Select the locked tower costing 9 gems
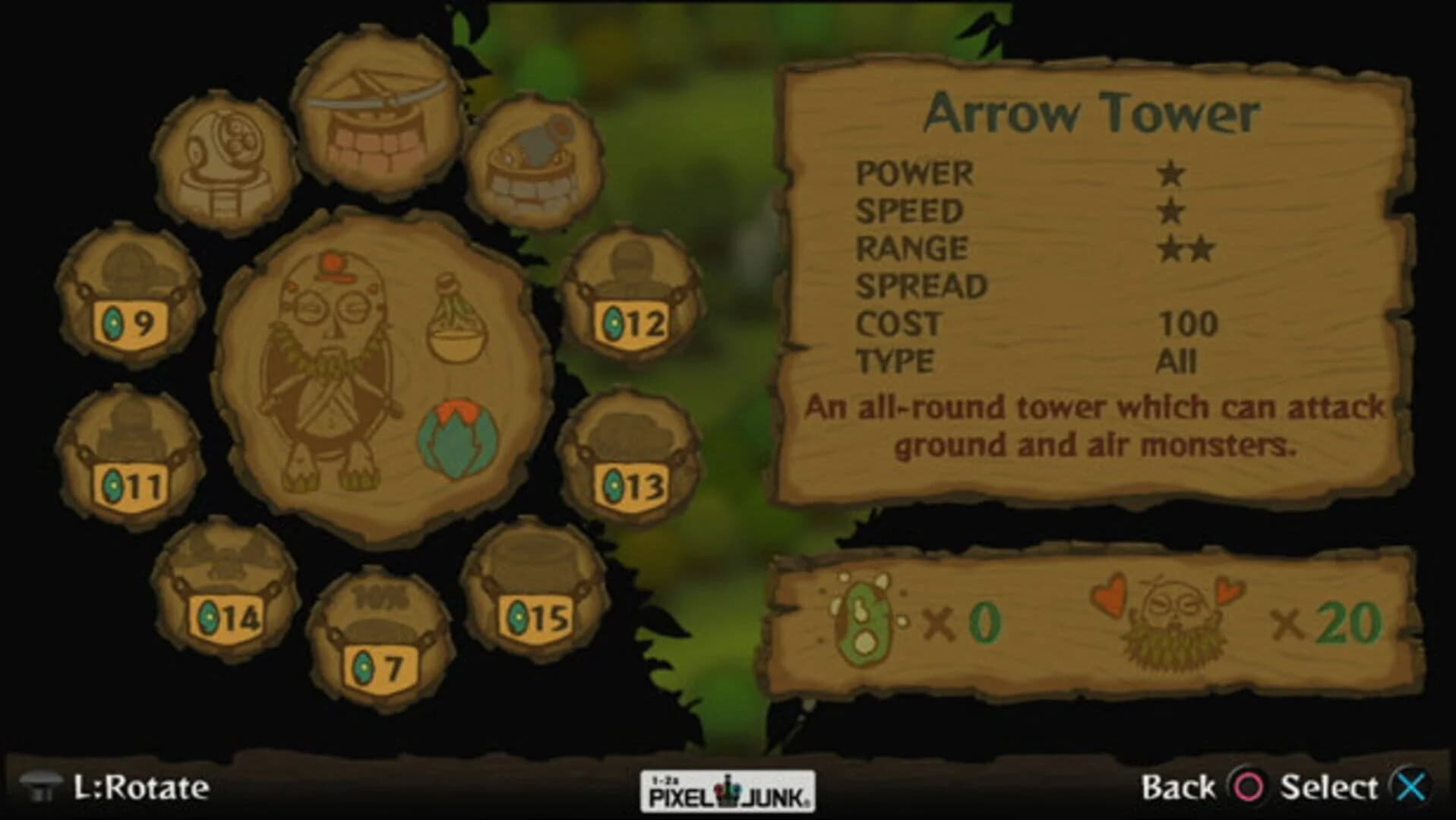This screenshot has width=1456, height=820. (128, 296)
